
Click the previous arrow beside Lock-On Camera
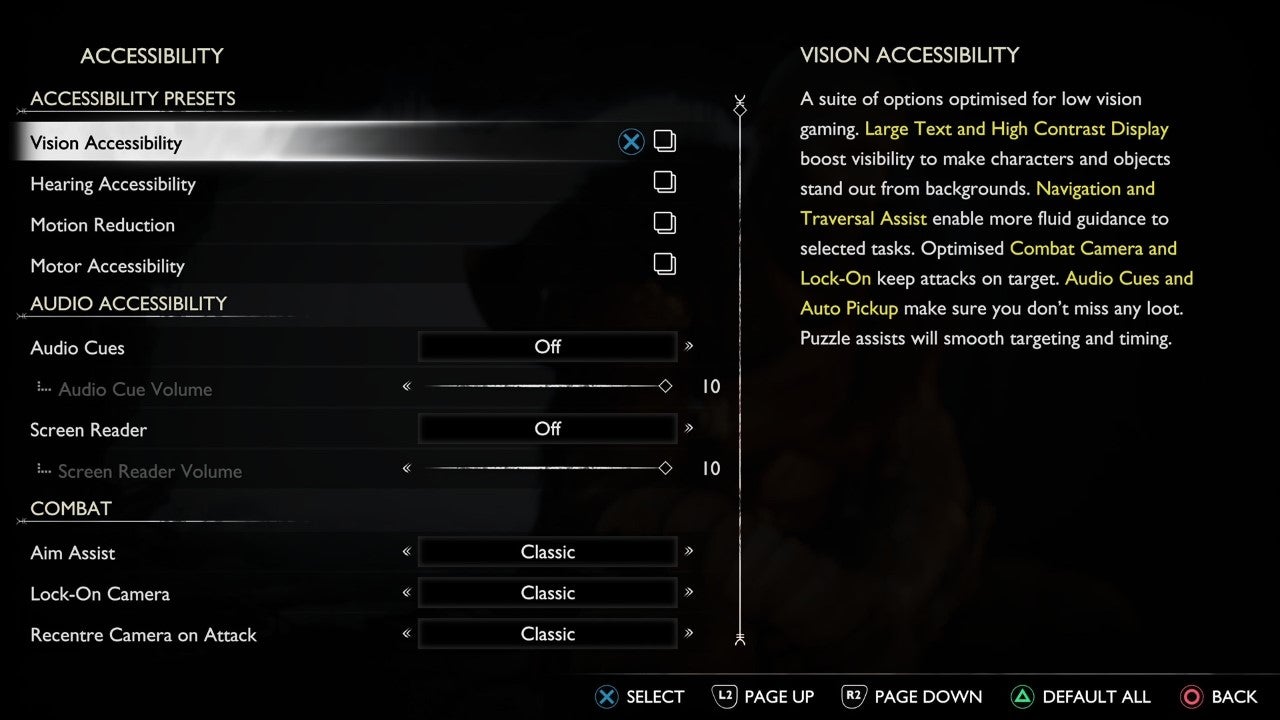407,593
